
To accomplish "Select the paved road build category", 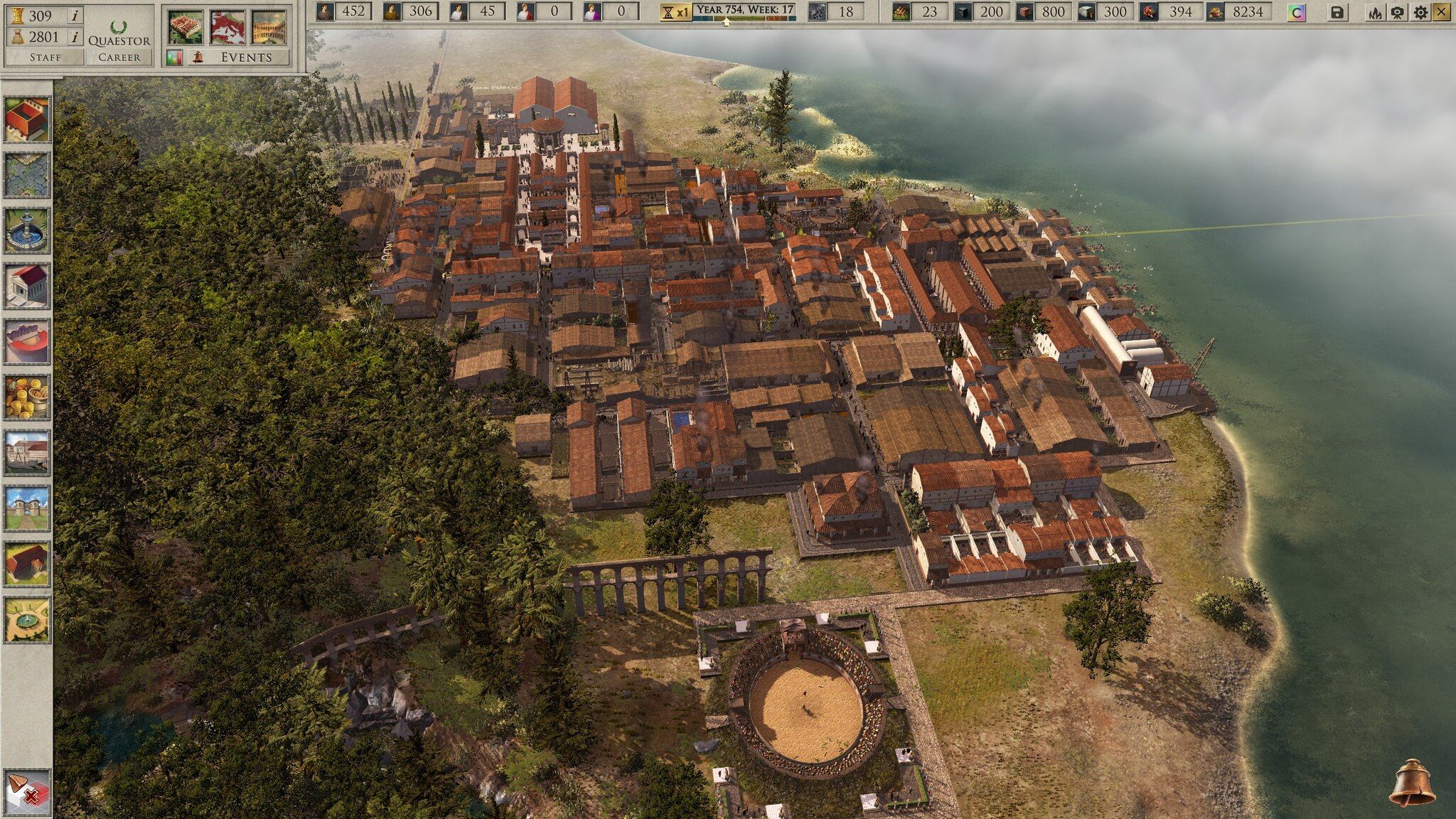I will [x=27, y=174].
